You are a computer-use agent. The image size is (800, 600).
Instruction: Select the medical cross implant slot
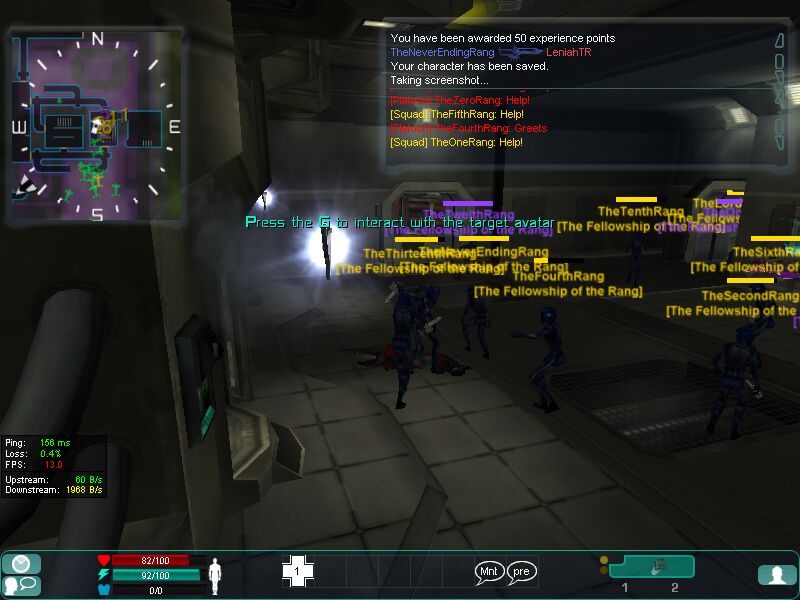coord(297,571)
